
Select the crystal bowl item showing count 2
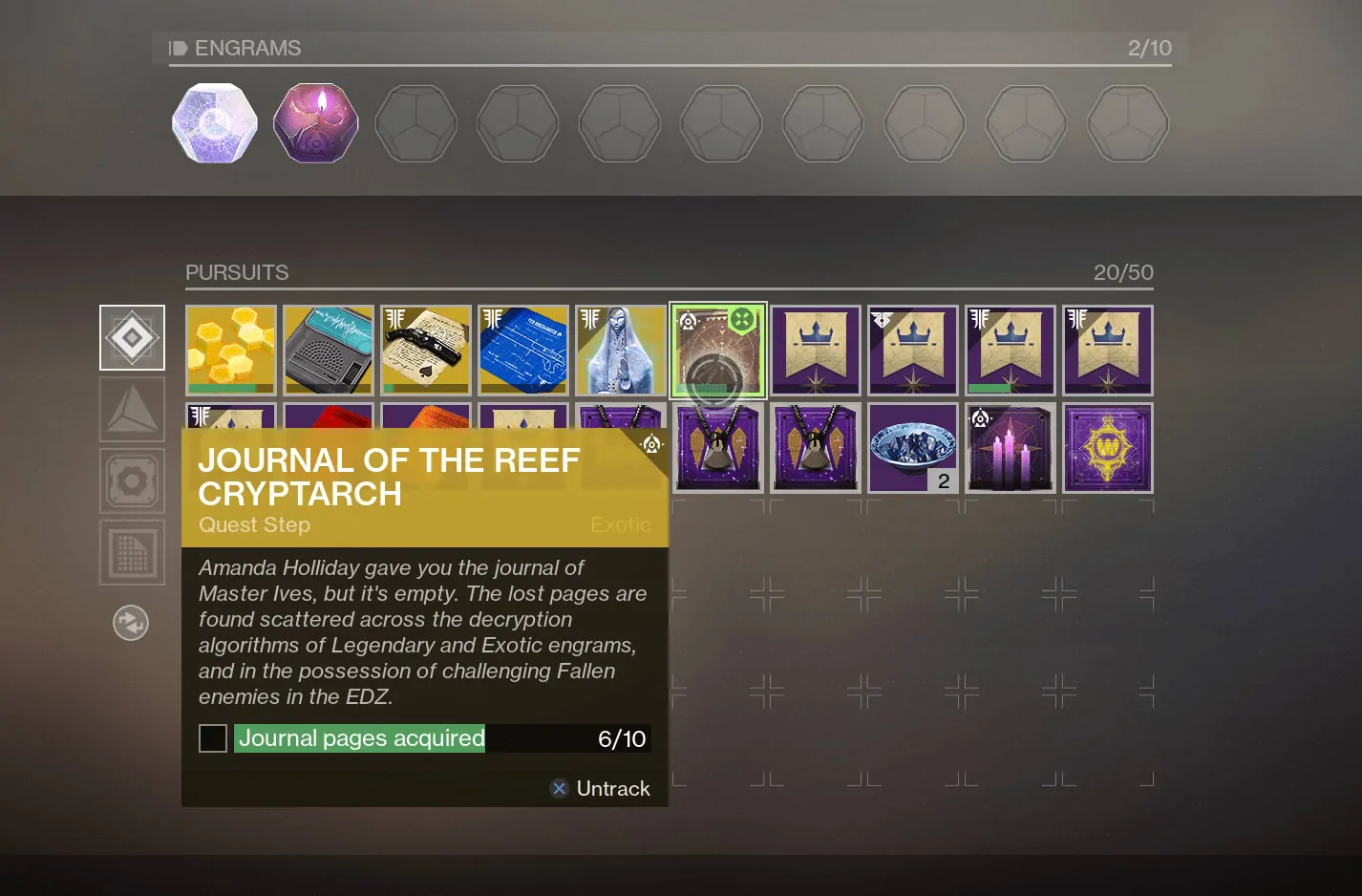(912, 447)
